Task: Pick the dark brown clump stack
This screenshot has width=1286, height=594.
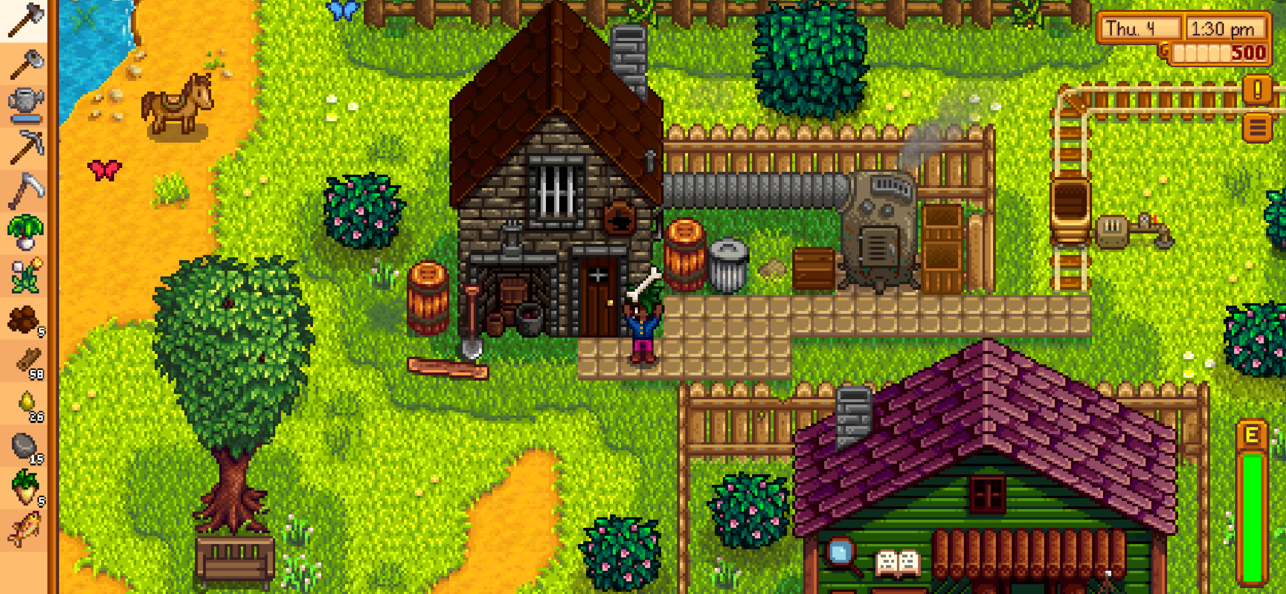Action: point(24,320)
